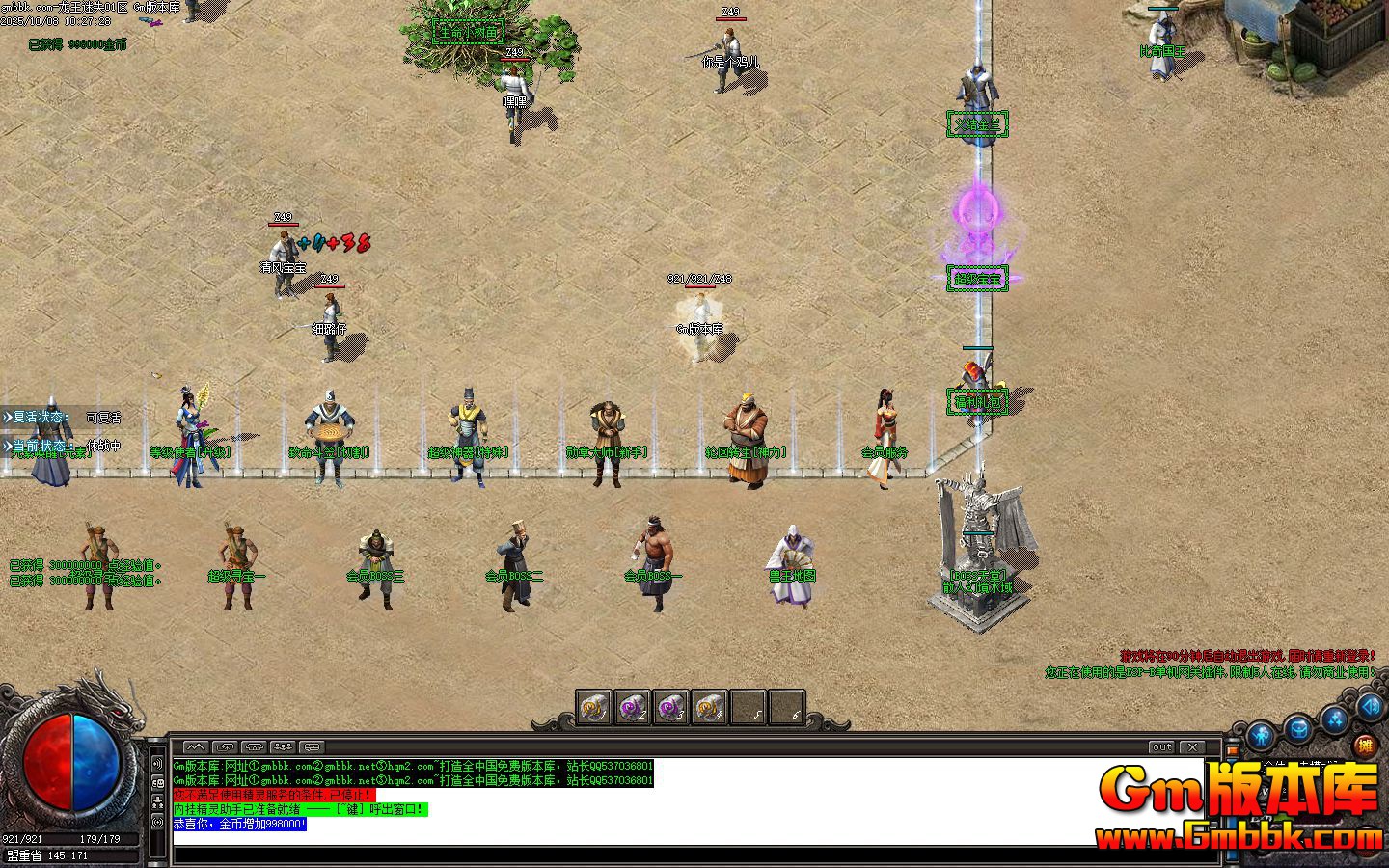Use the purple scroll in hotbar slot 3
This screenshot has width=1389, height=868.
tap(670, 708)
